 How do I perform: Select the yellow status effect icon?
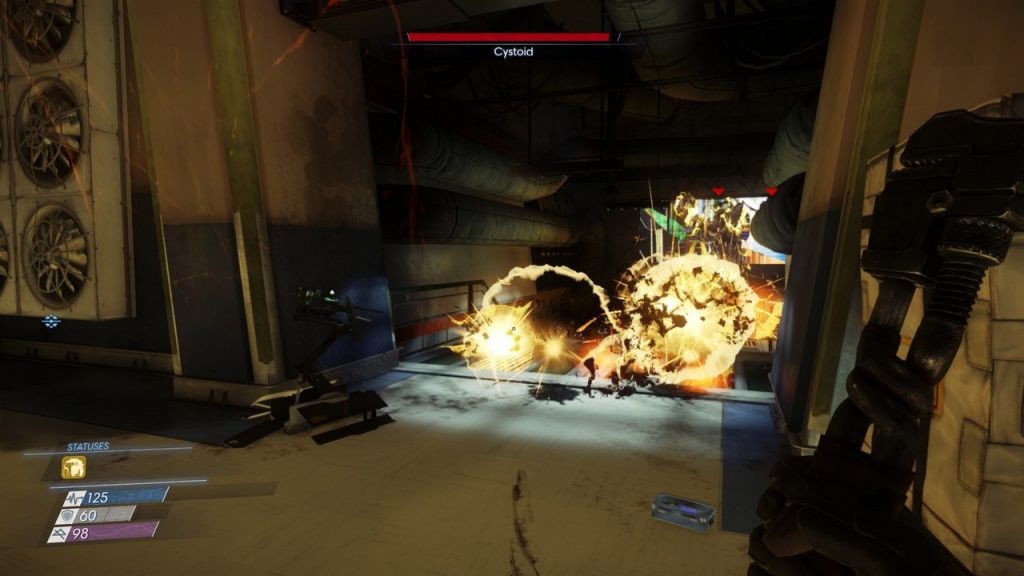point(73,467)
